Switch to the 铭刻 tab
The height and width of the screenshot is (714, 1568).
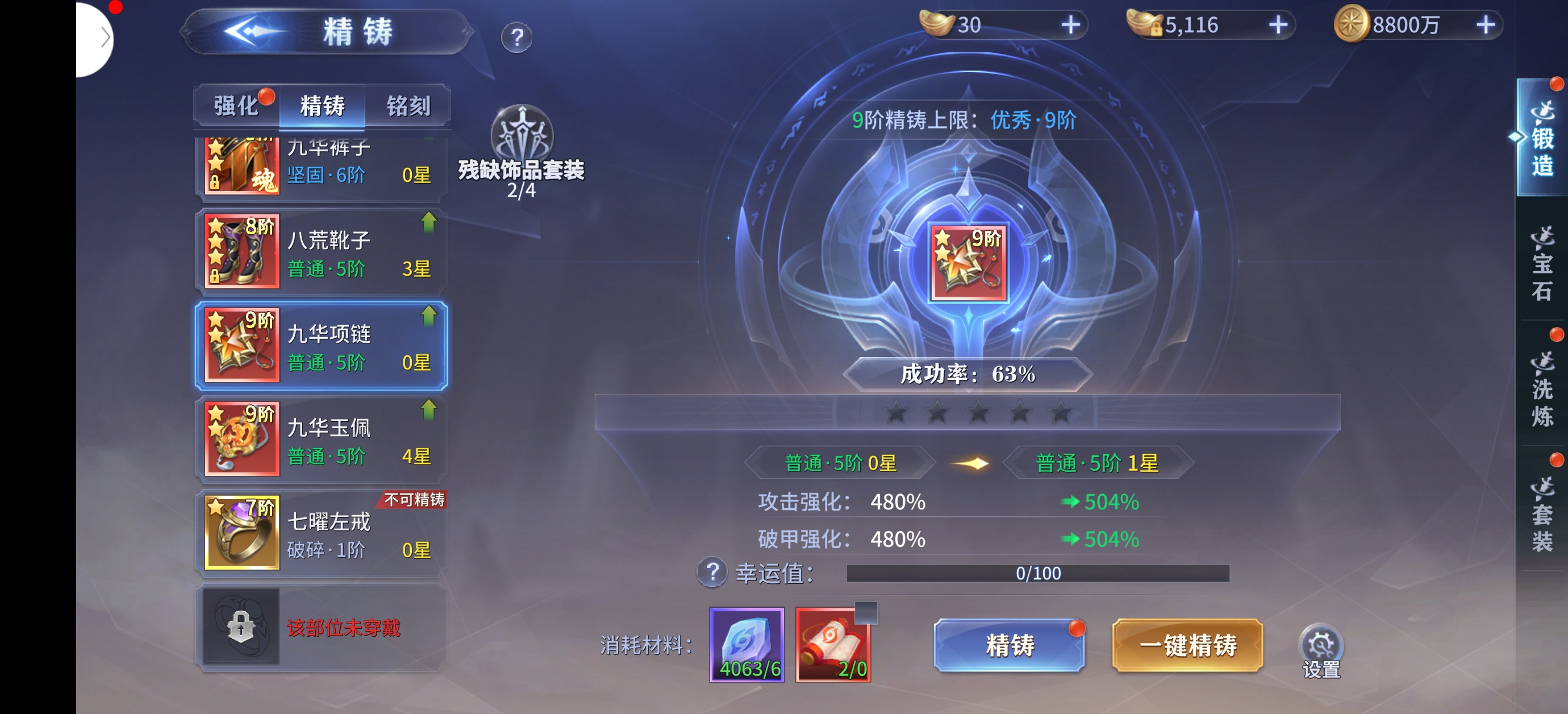[x=408, y=106]
